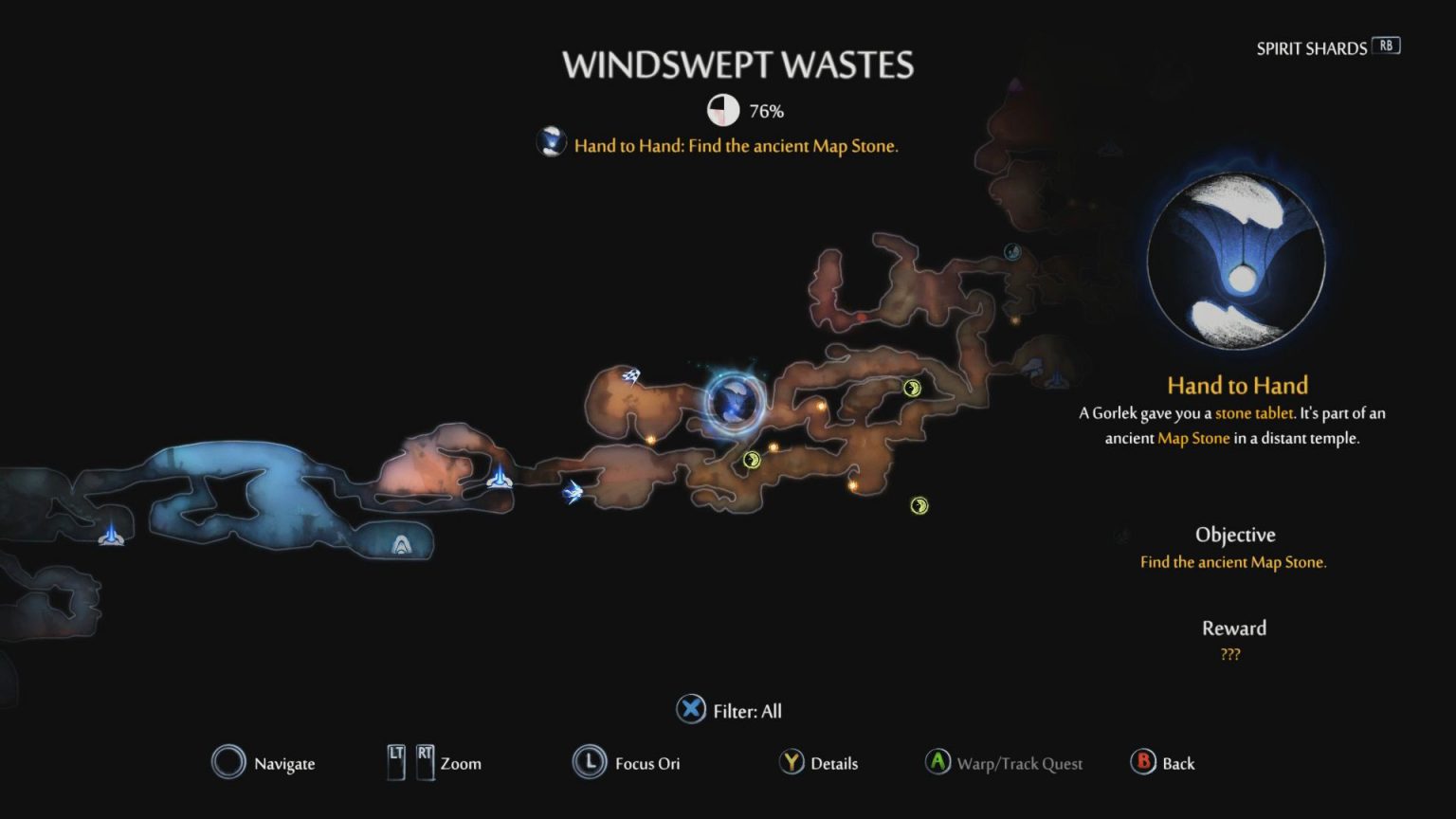This screenshot has height=819, width=1456.
Task: Click Ori's player position marker
Action: pos(571,492)
